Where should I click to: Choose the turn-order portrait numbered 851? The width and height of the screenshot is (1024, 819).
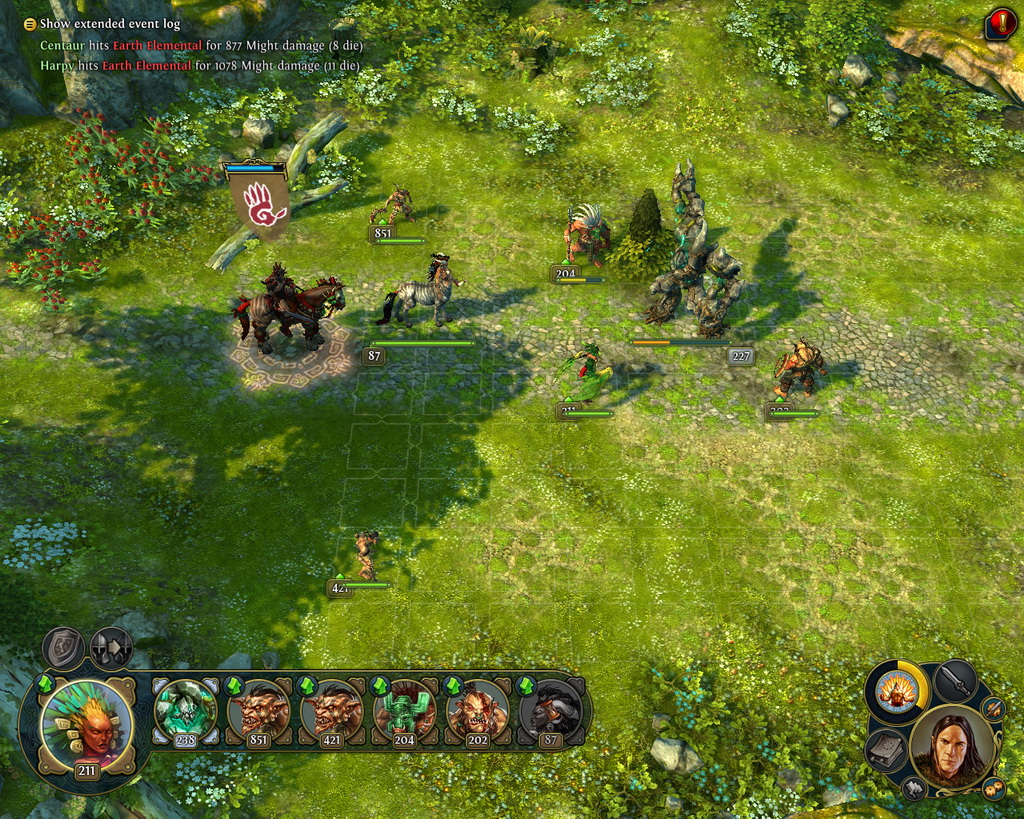point(258,712)
